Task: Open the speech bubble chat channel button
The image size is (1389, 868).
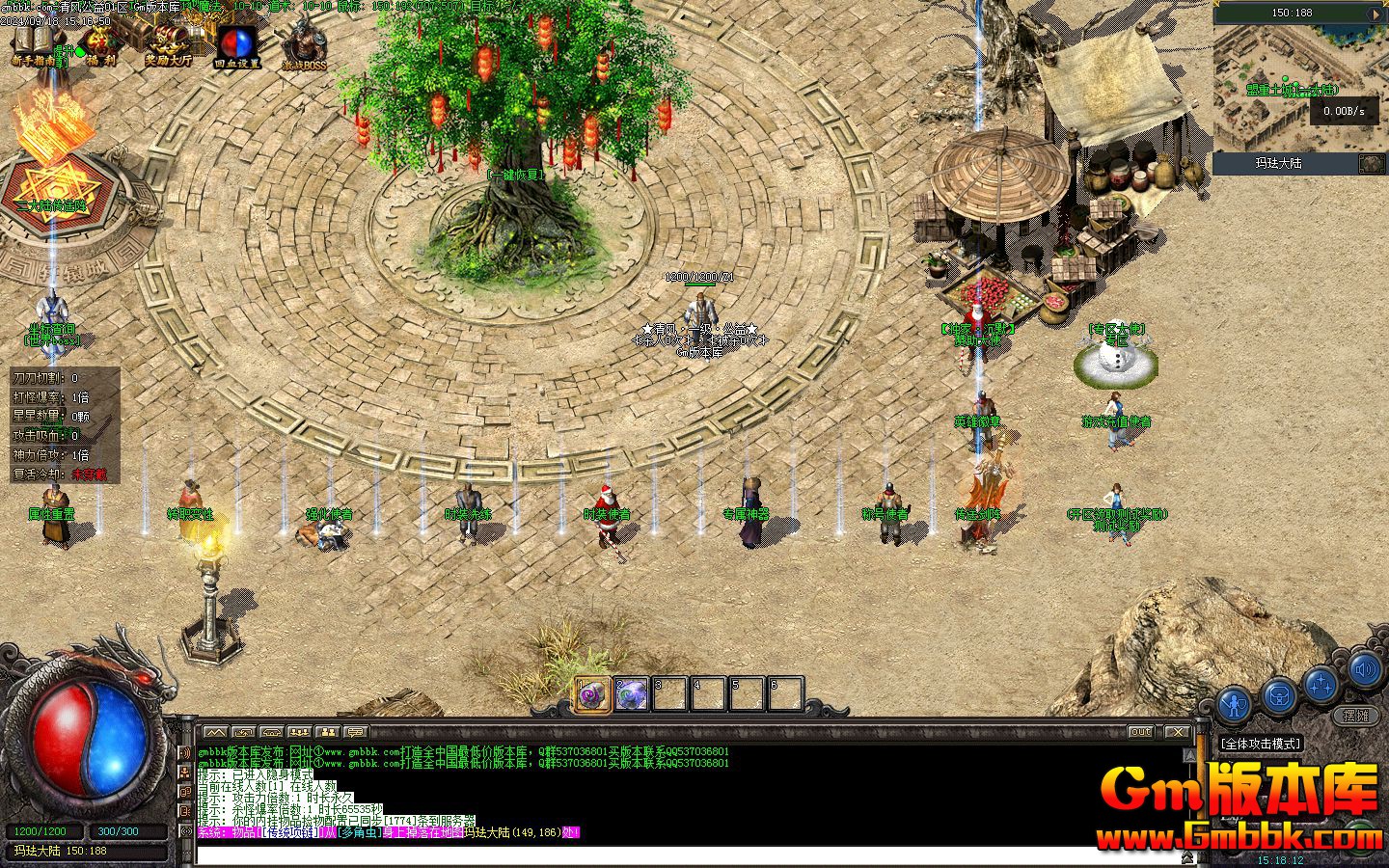Action: 356,732
